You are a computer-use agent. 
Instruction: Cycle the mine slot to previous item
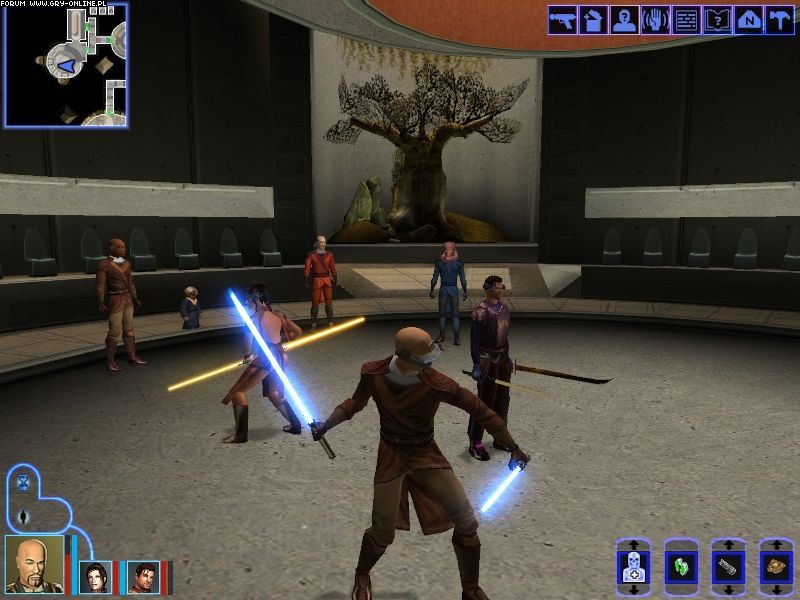(x=775, y=546)
